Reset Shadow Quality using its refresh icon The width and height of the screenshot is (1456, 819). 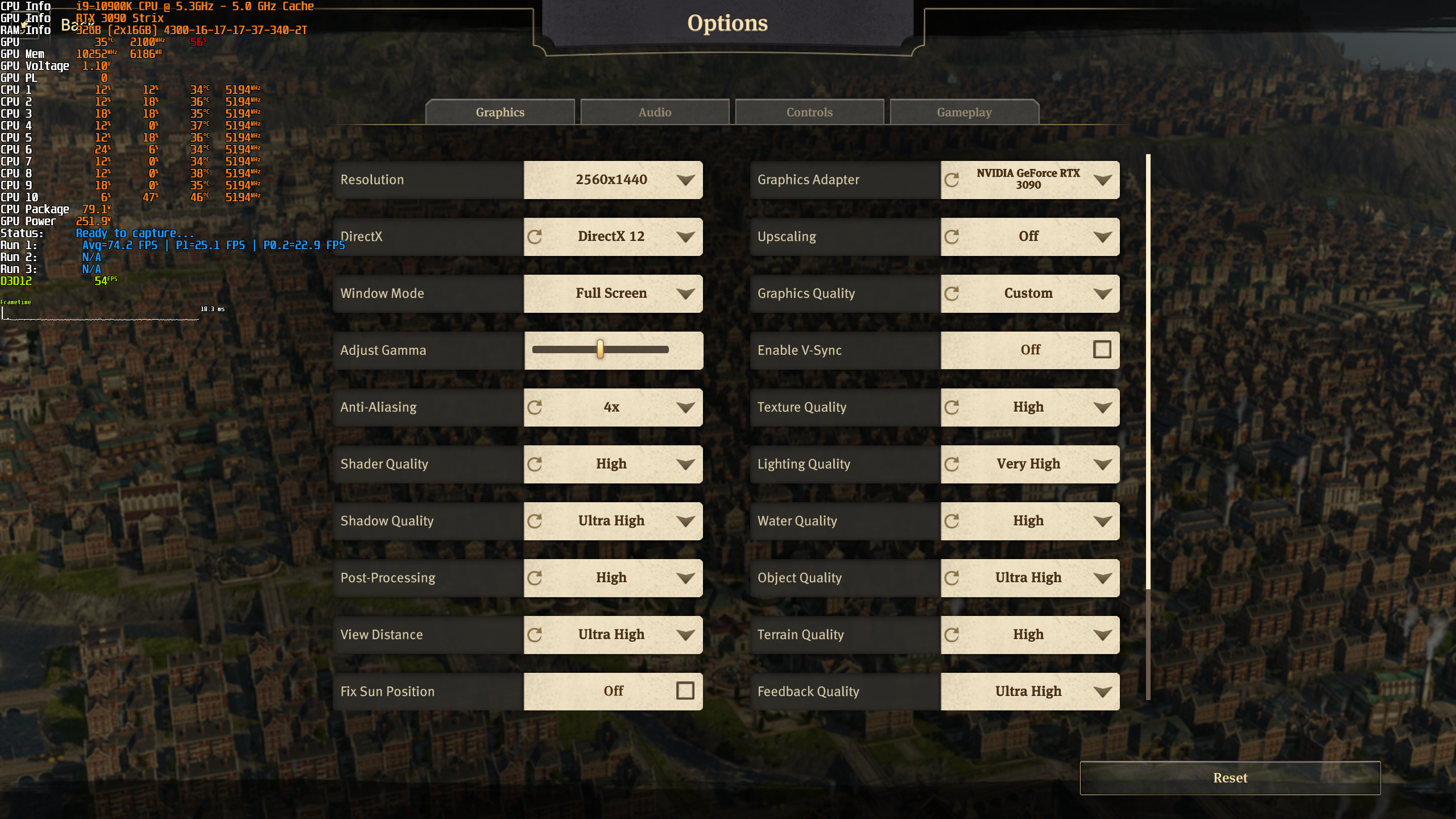(535, 521)
